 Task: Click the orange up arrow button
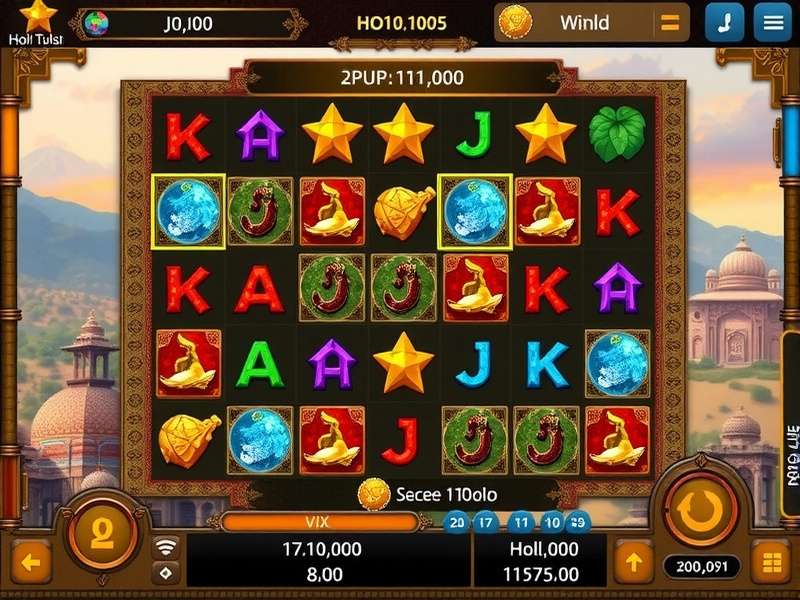point(633,562)
